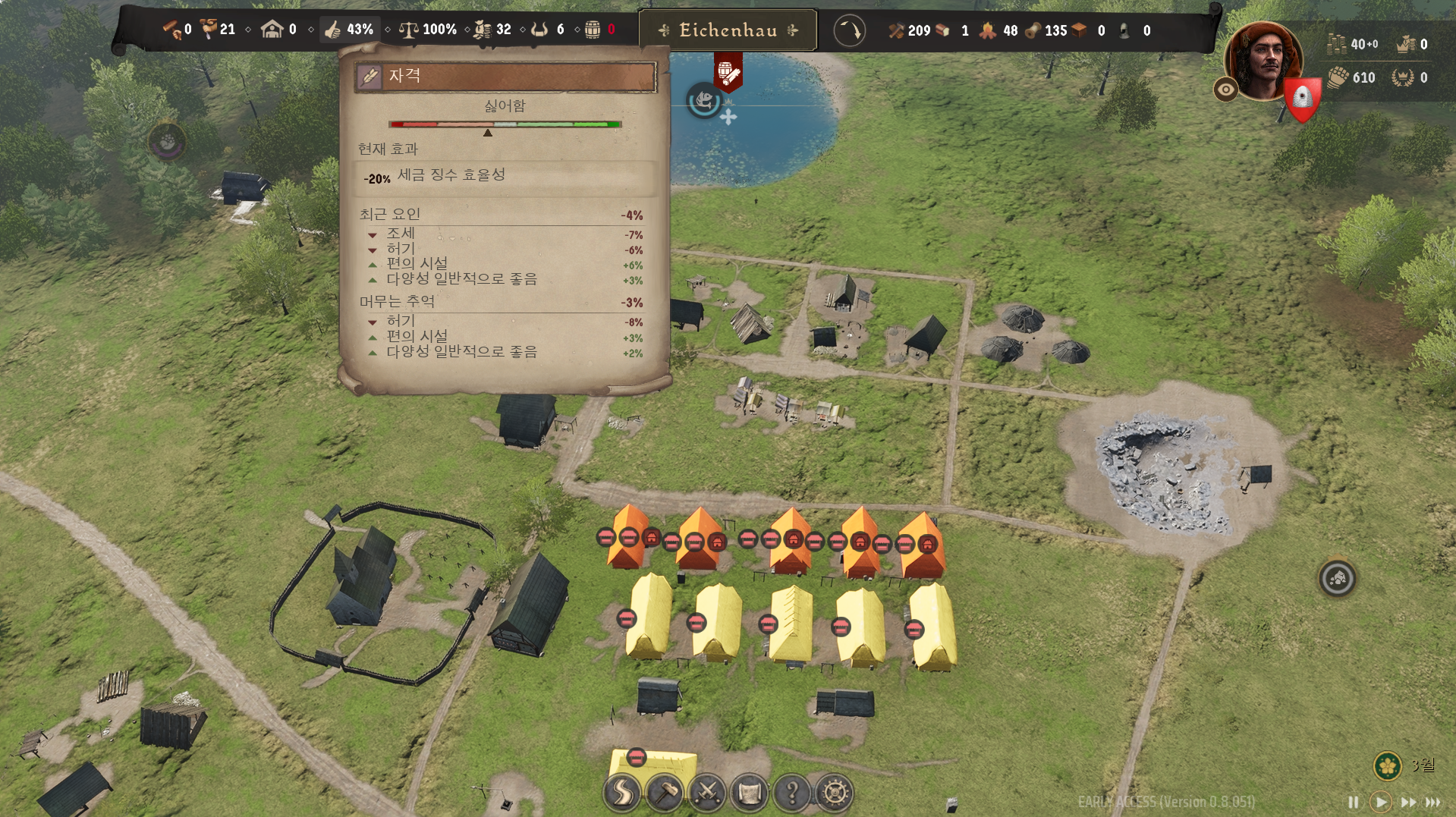This screenshot has width=1456, height=817.
Task: Set game to normal play speed
Action: (1381, 802)
